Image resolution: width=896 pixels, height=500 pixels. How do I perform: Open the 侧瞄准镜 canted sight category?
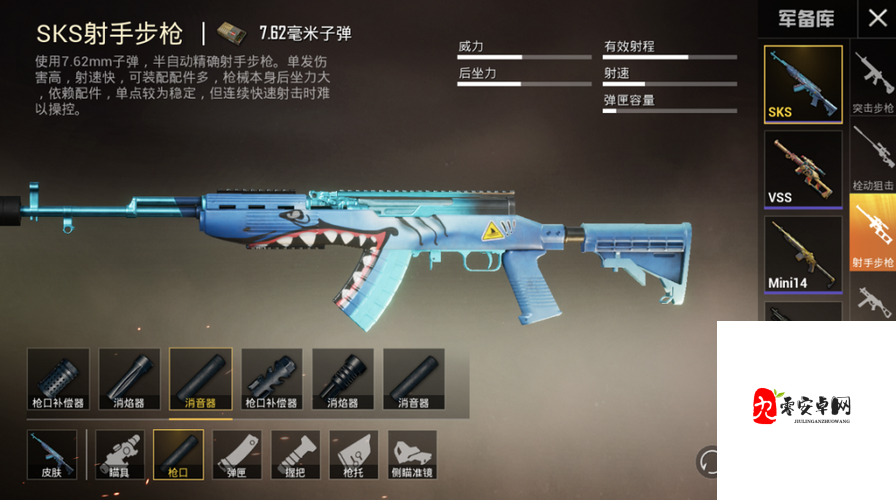point(412,455)
